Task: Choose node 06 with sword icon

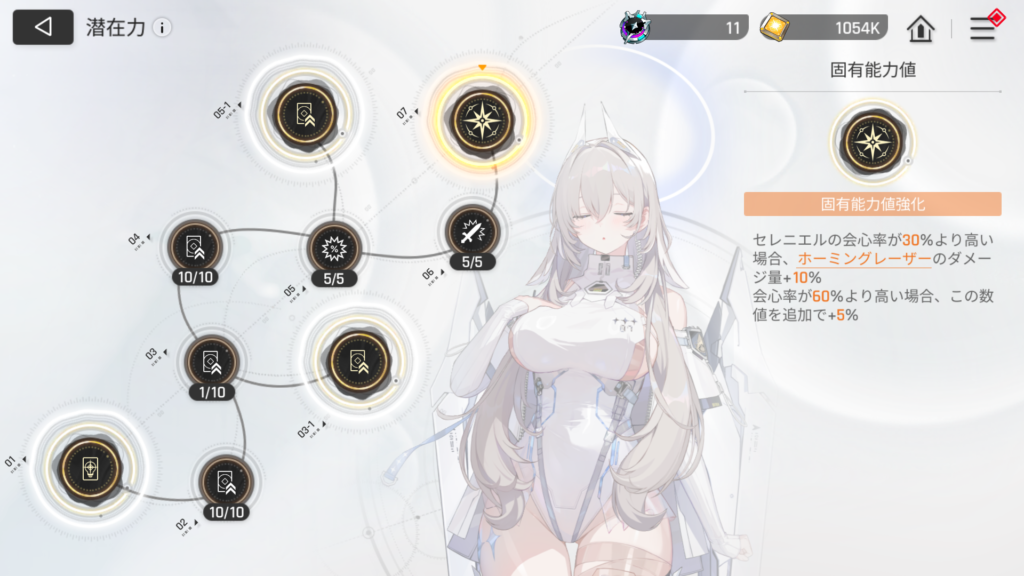Action: click(x=472, y=233)
